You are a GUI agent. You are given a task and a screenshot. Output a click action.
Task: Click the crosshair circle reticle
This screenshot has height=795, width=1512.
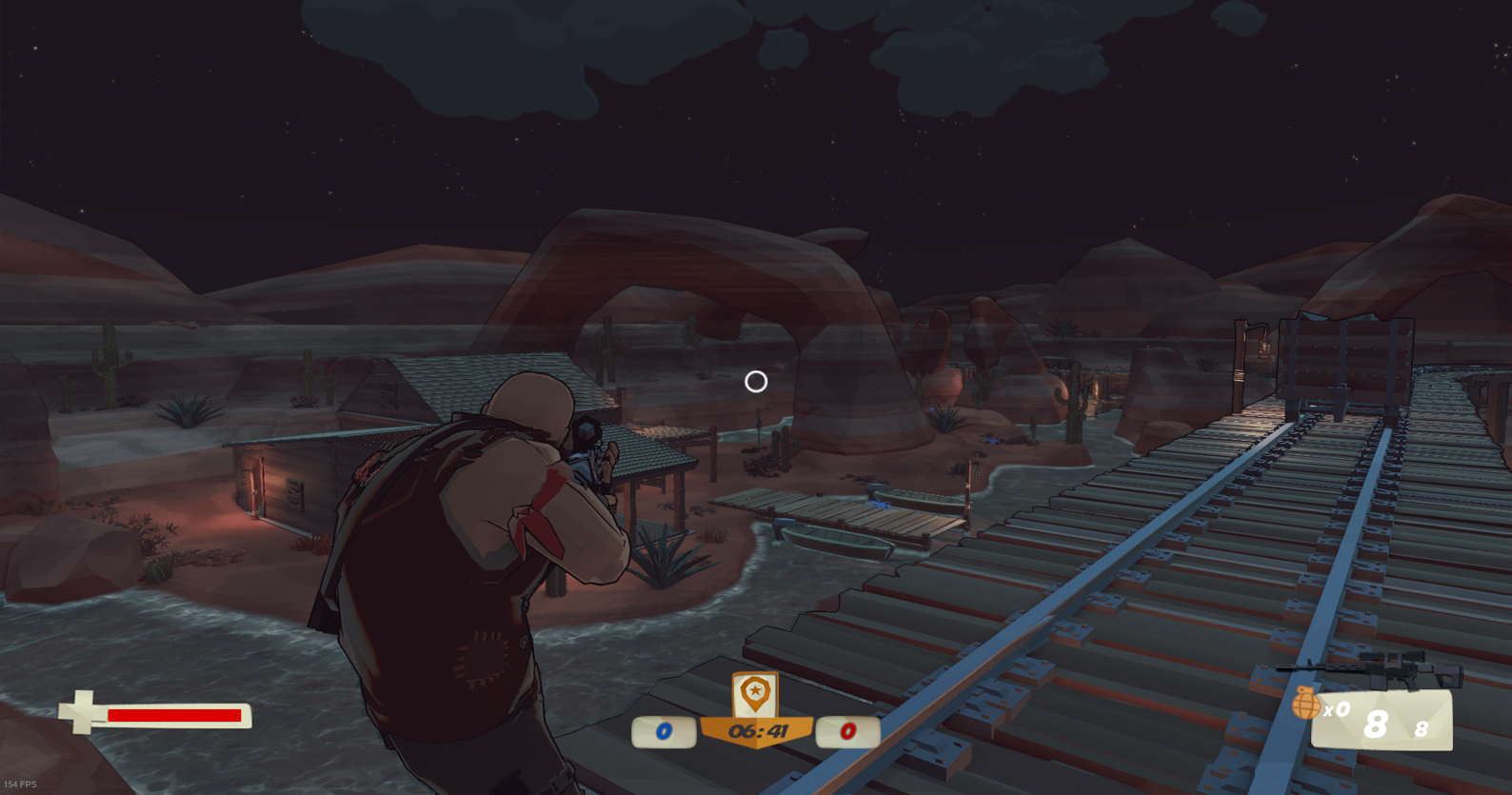click(x=756, y=382)
